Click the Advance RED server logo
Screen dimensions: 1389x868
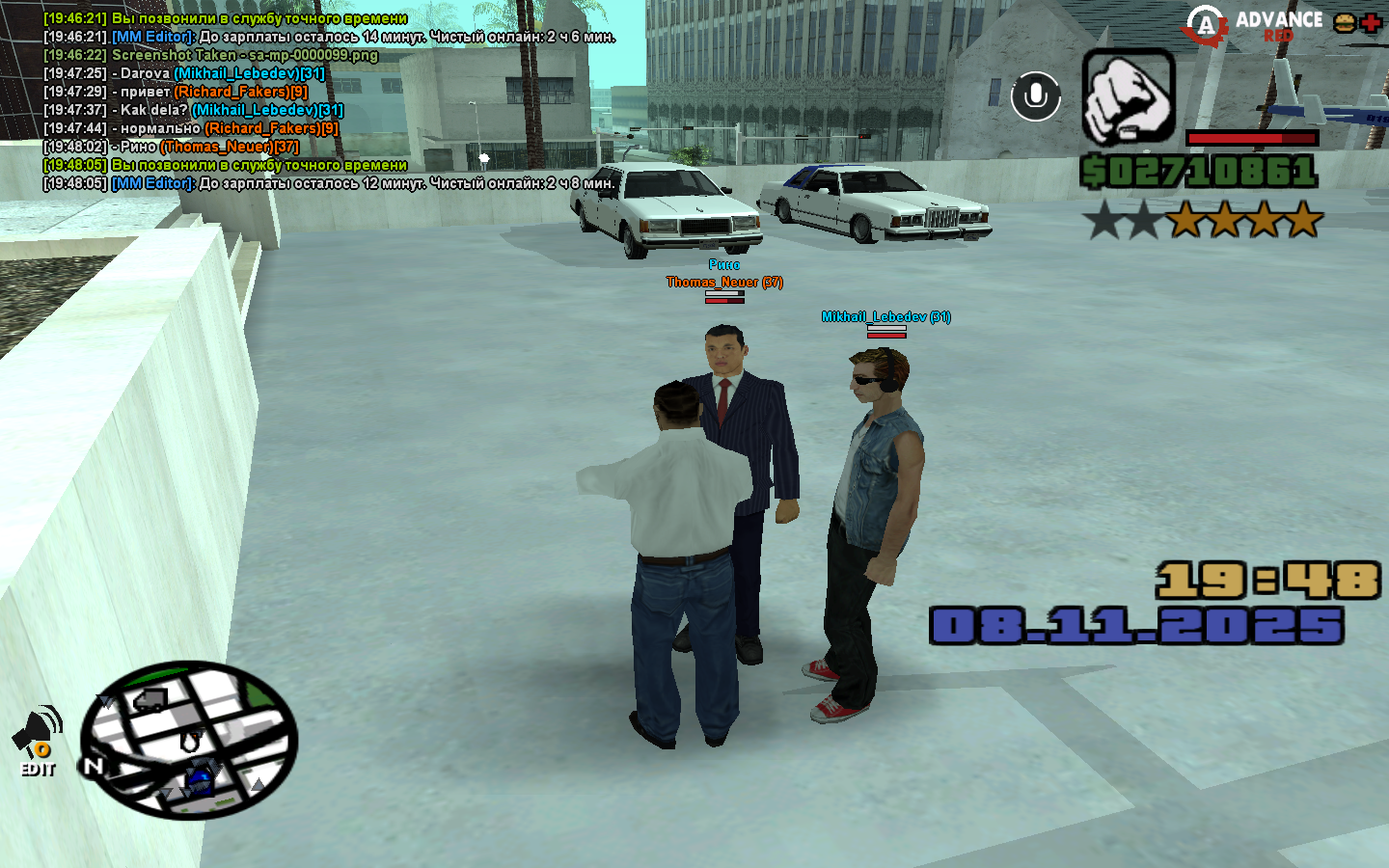tap(1253, 25)
